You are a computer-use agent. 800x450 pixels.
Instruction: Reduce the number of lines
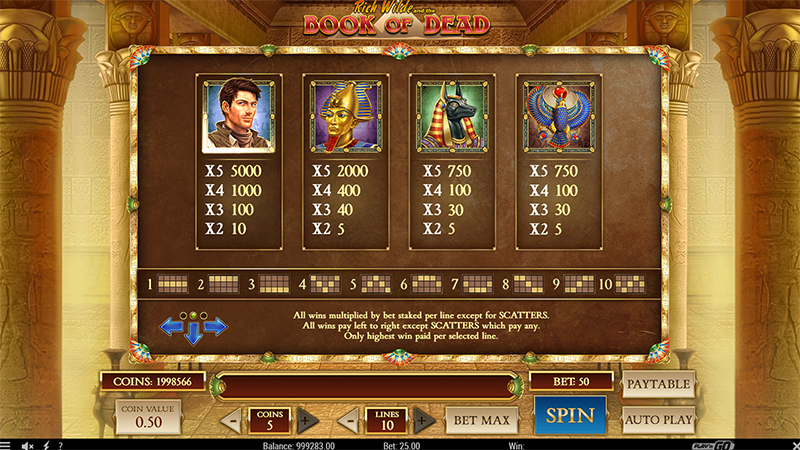(x=350, y=420)
